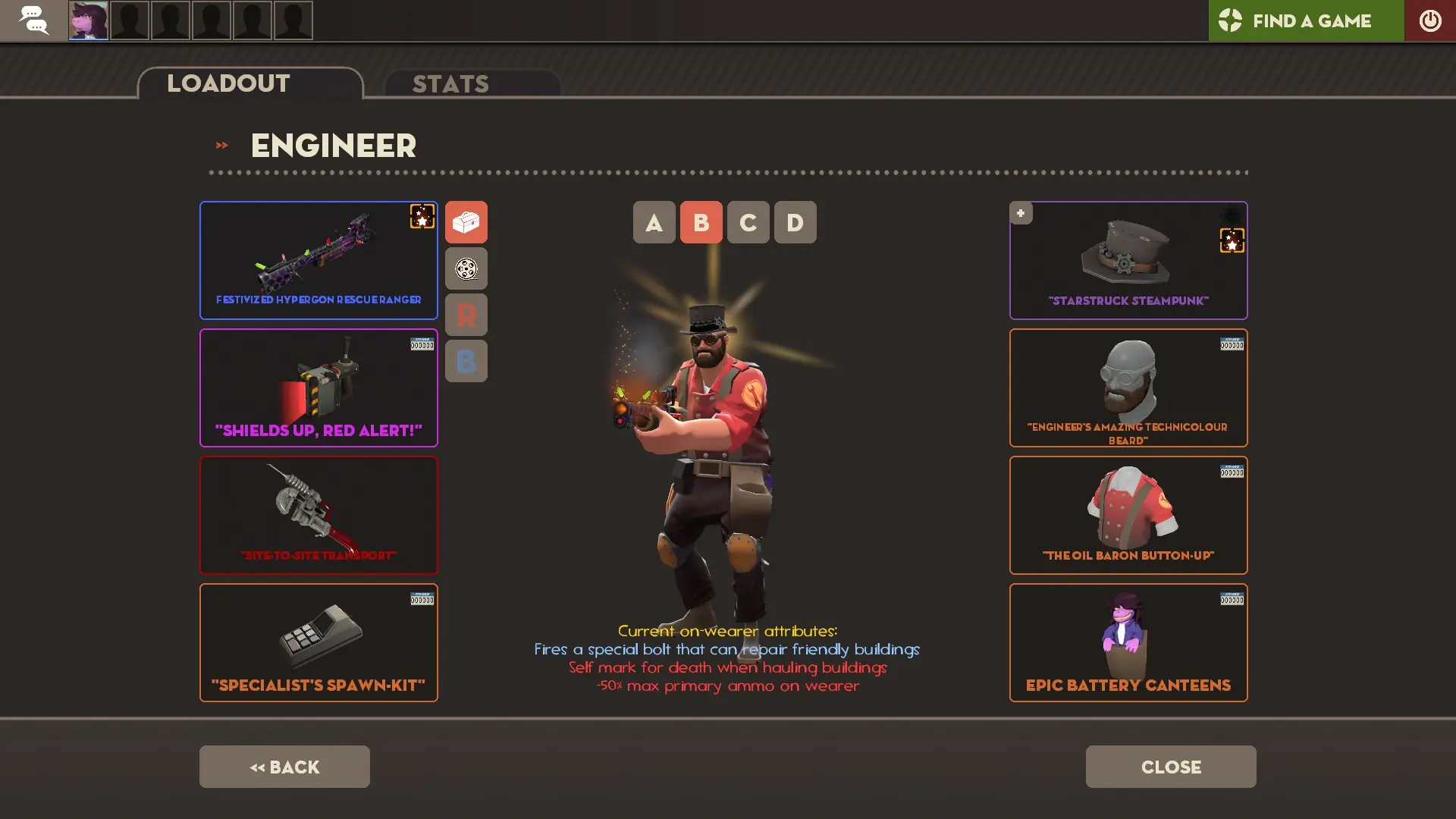Click your player avatar portrait
This screenshot has width=1456, height=819.
coord(88,20)
